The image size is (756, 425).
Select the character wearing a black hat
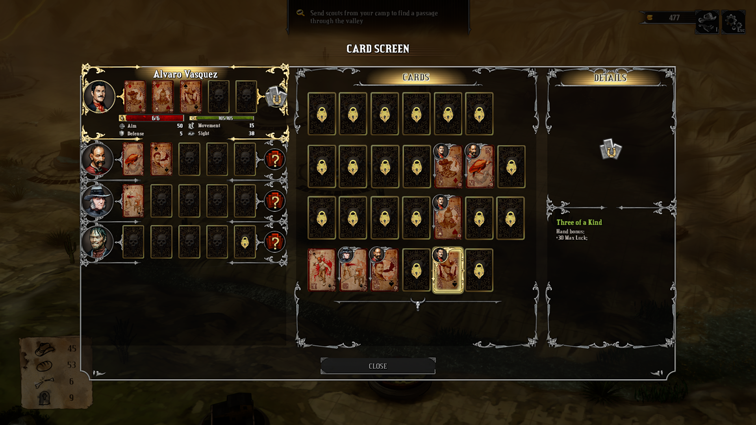tap(97, 201)
